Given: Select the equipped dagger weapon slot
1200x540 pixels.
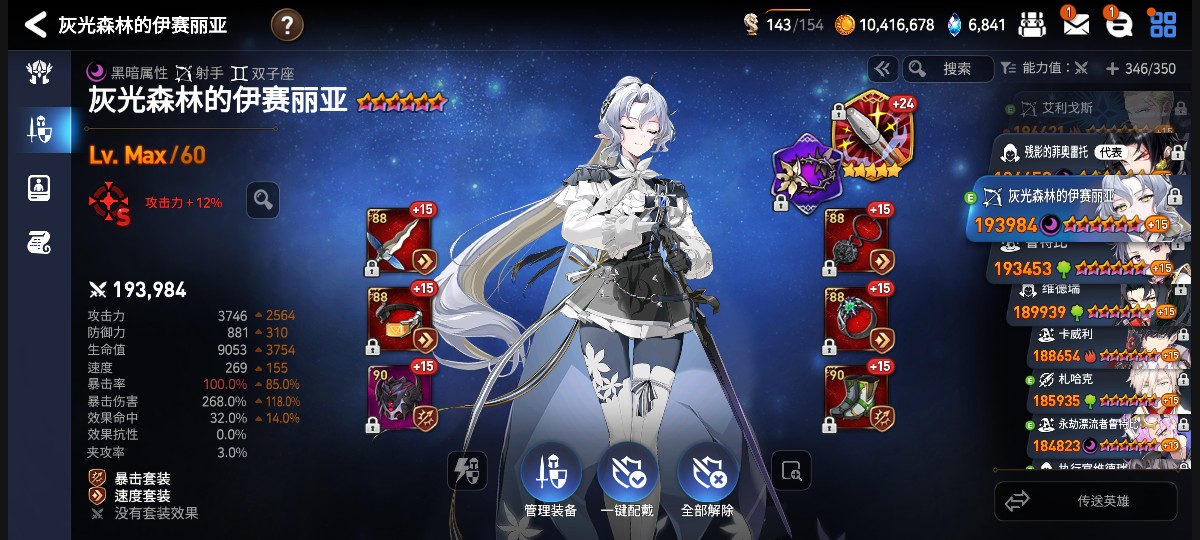Looking at the screenshot, I should (x=400, y=241).
